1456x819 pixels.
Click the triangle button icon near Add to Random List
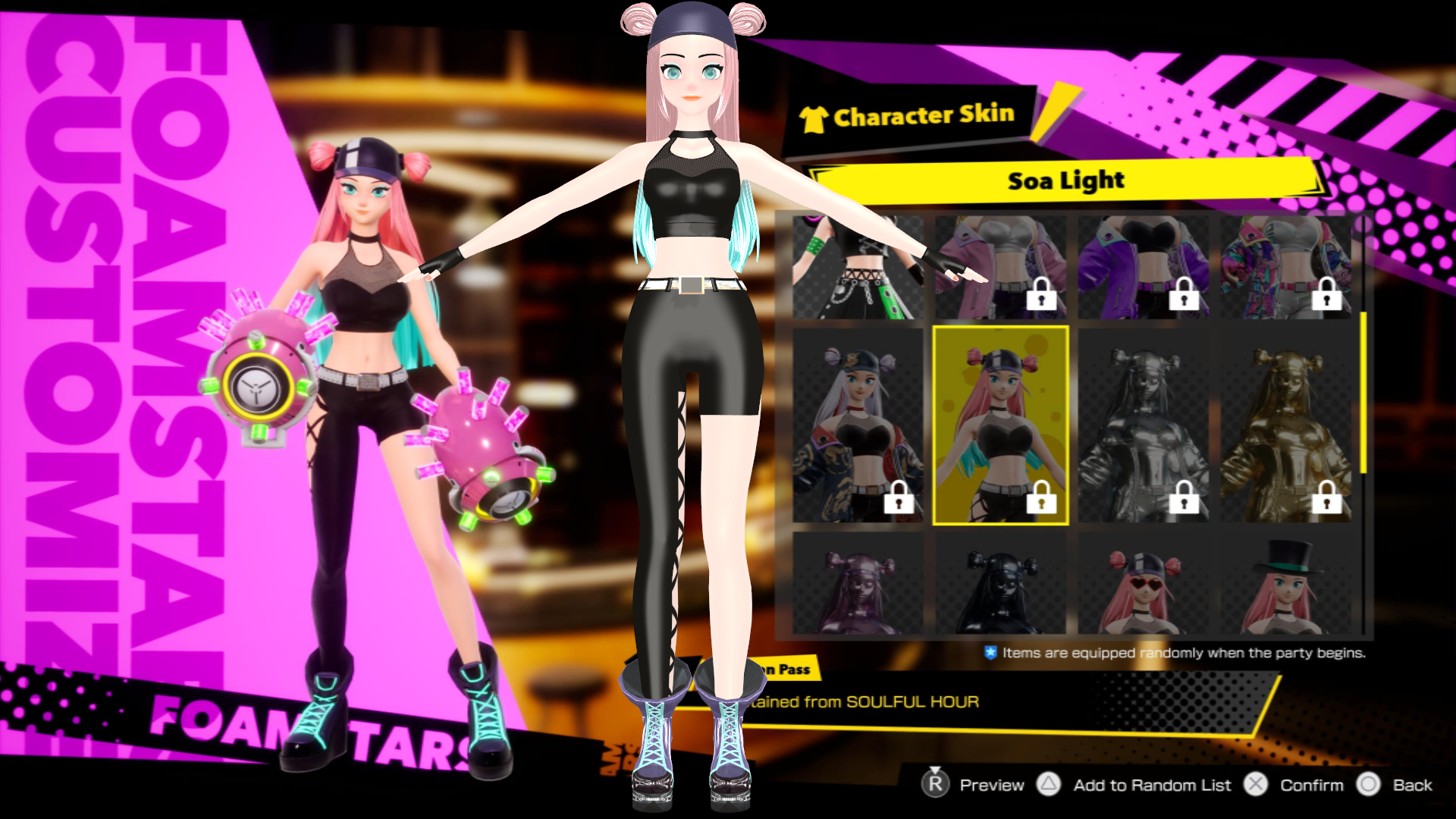[x=1050, y=785]
